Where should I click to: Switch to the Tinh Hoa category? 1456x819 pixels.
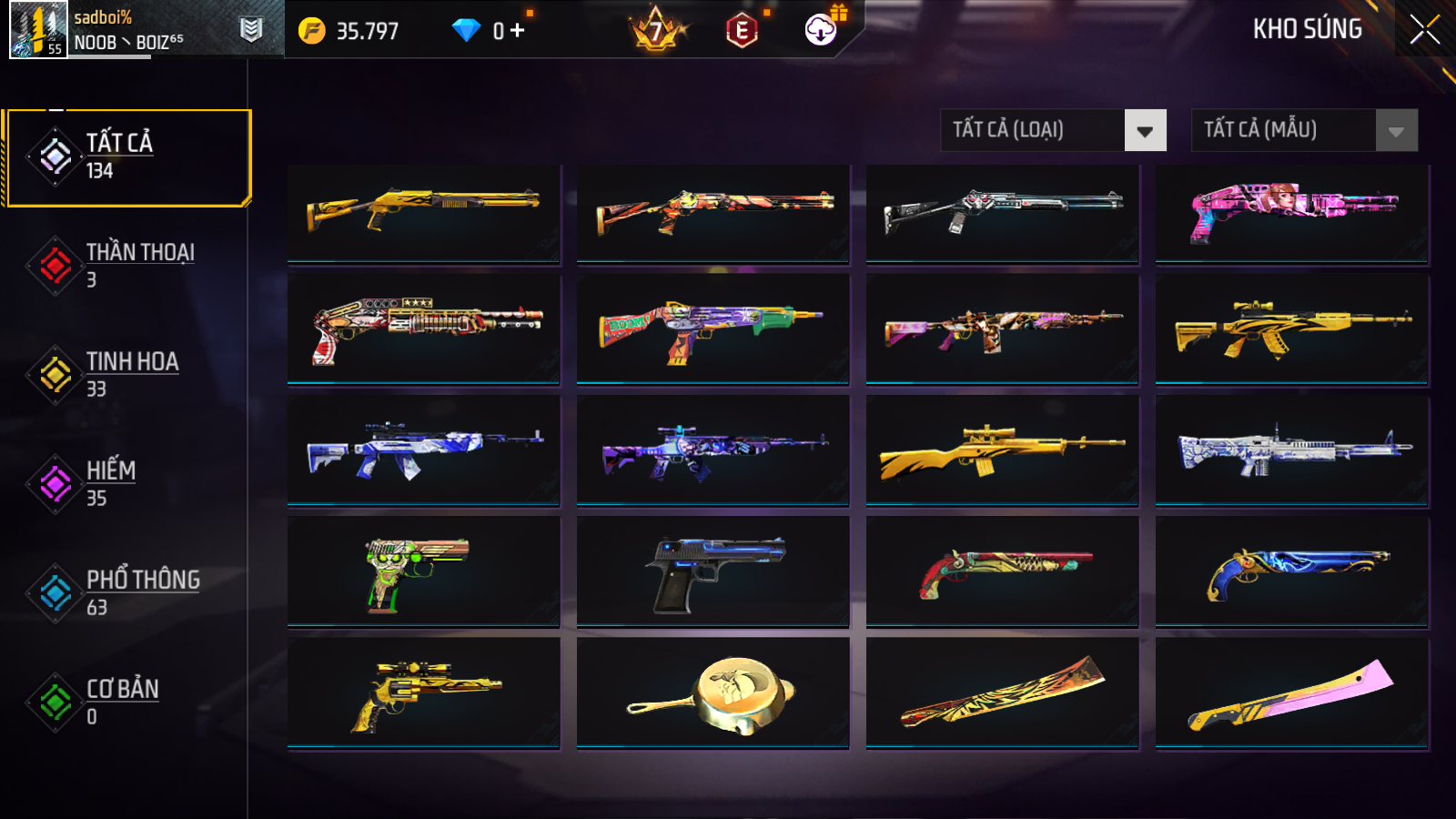point(127,375)
